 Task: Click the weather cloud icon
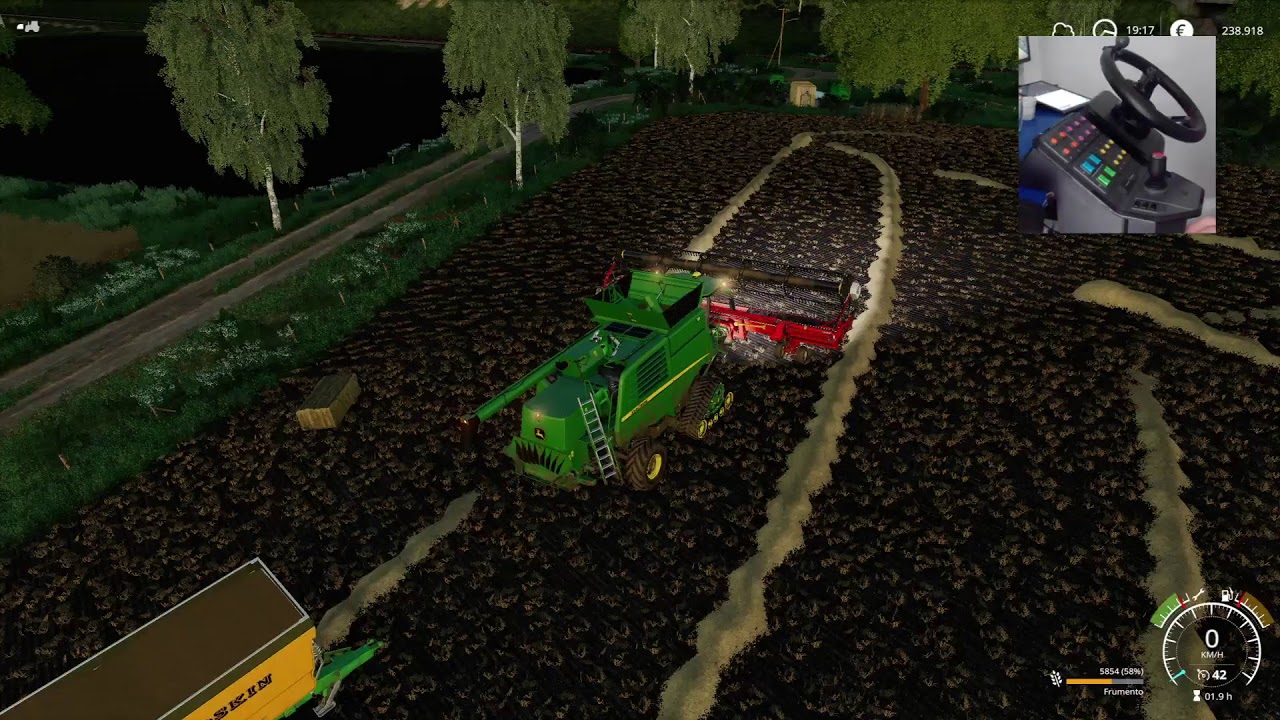pyautogui.click(x=1062, y=28)
